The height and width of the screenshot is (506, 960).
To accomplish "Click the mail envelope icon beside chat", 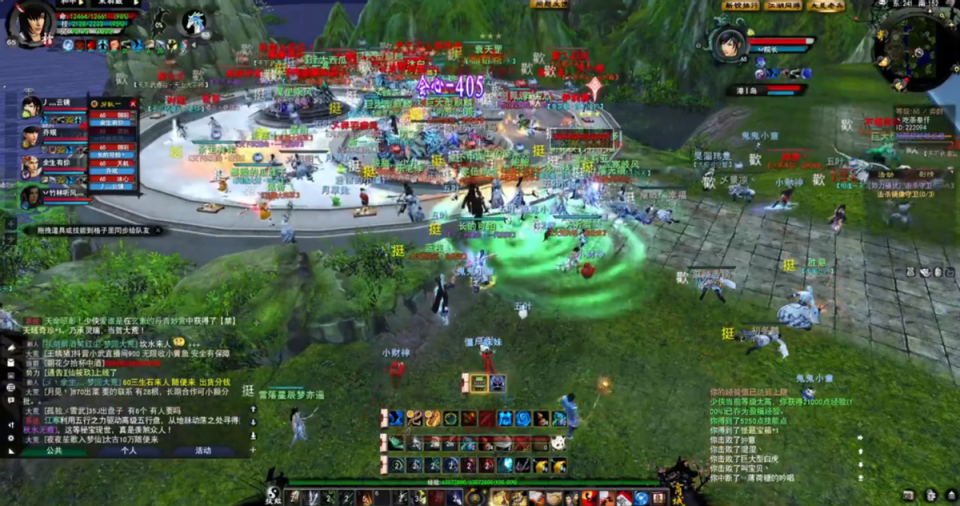I will click(x=13, y=362).
